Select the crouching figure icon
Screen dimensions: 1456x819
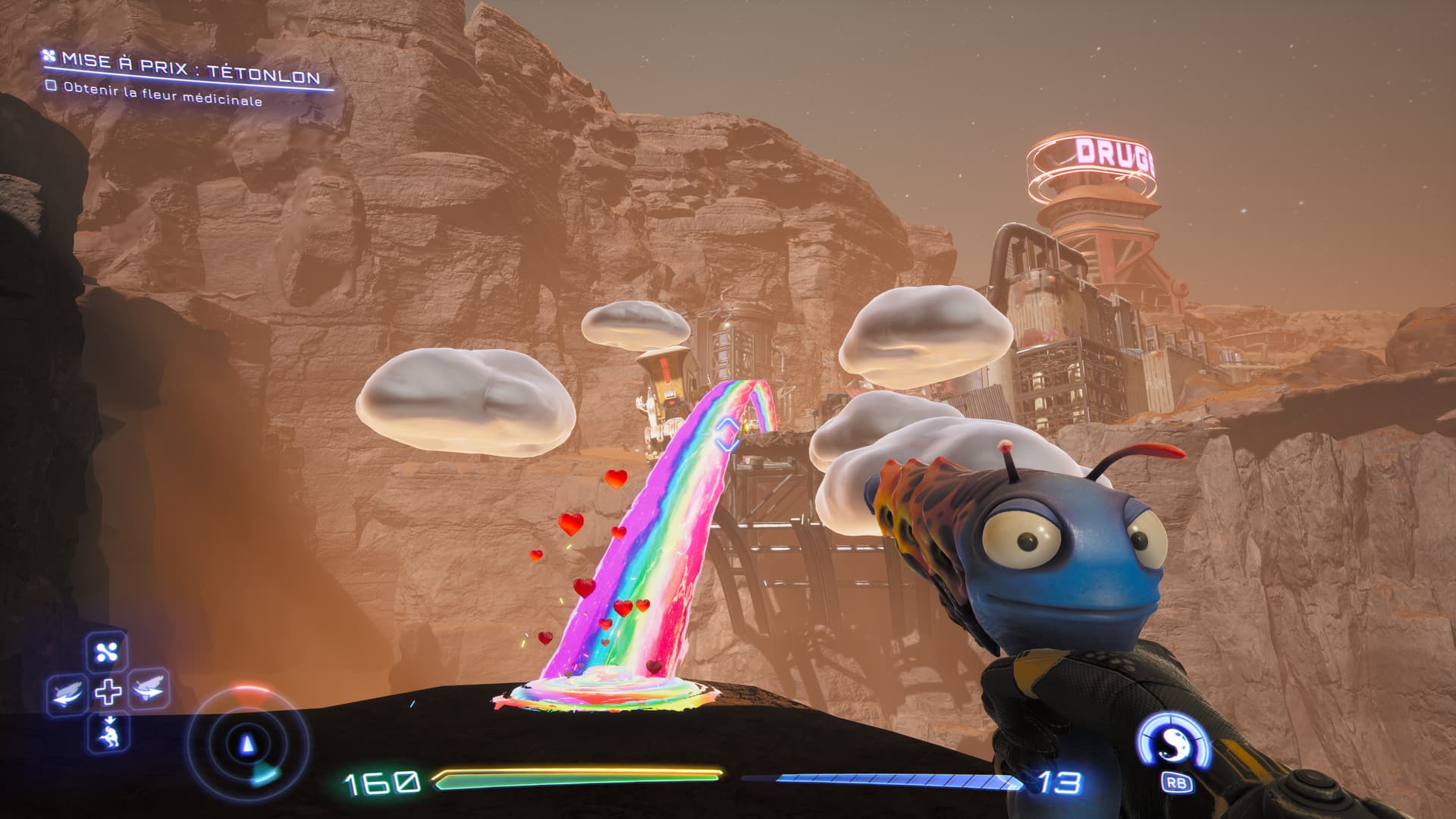click(x=108, y=732)
